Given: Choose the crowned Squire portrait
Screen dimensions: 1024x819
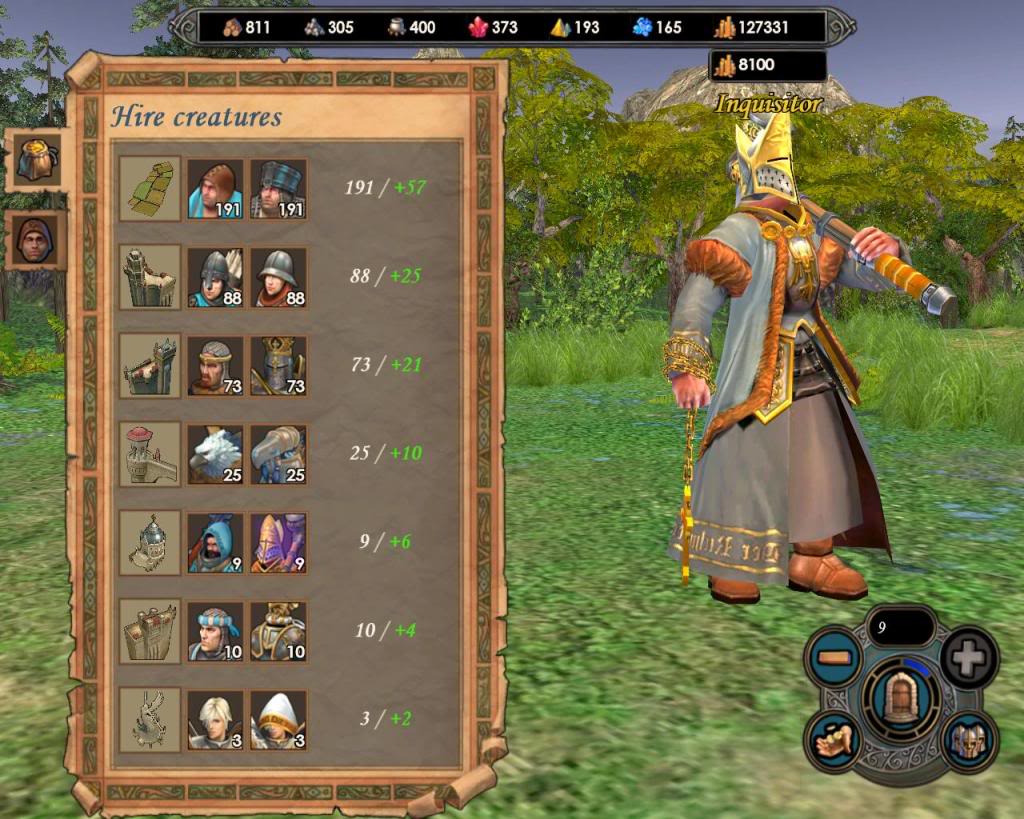Looking at the screenshot, I should (x=278, y=365).
